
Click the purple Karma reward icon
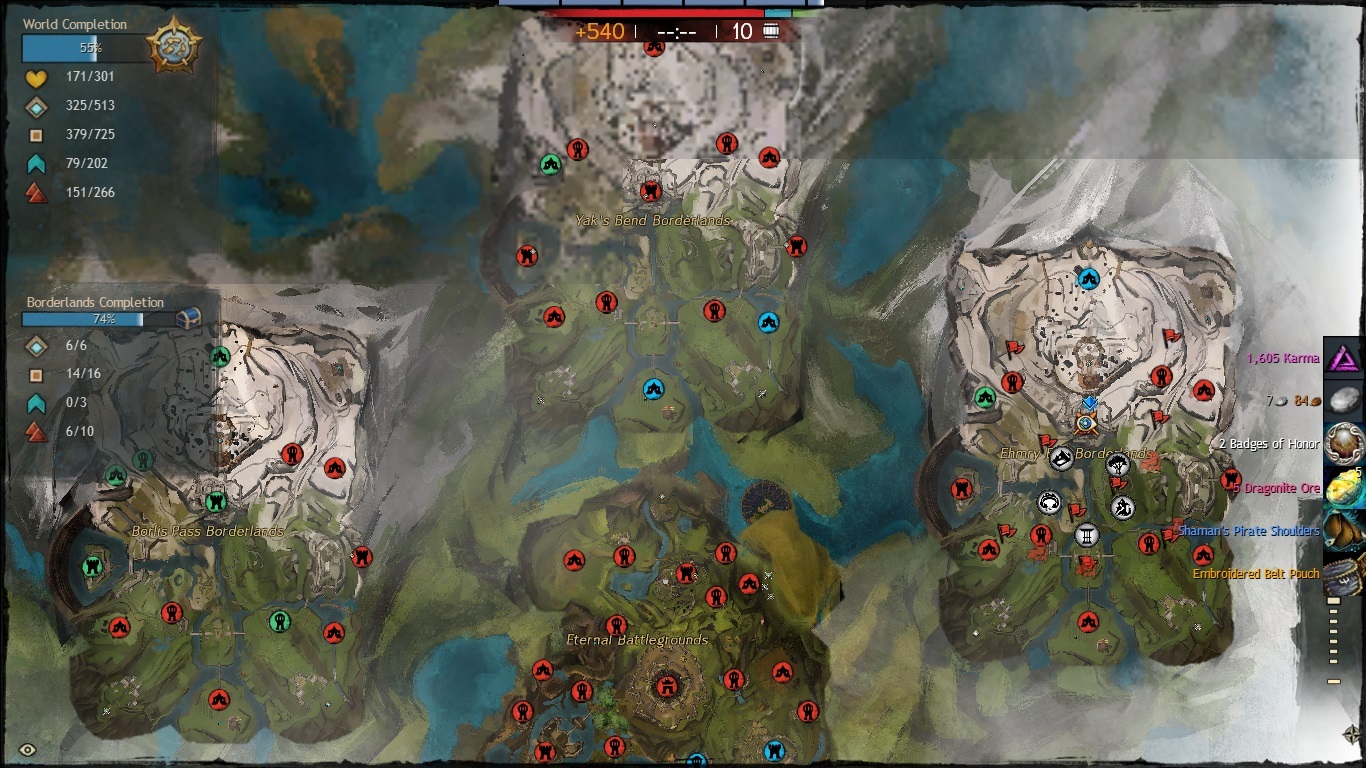click(x=1345, y=359)
